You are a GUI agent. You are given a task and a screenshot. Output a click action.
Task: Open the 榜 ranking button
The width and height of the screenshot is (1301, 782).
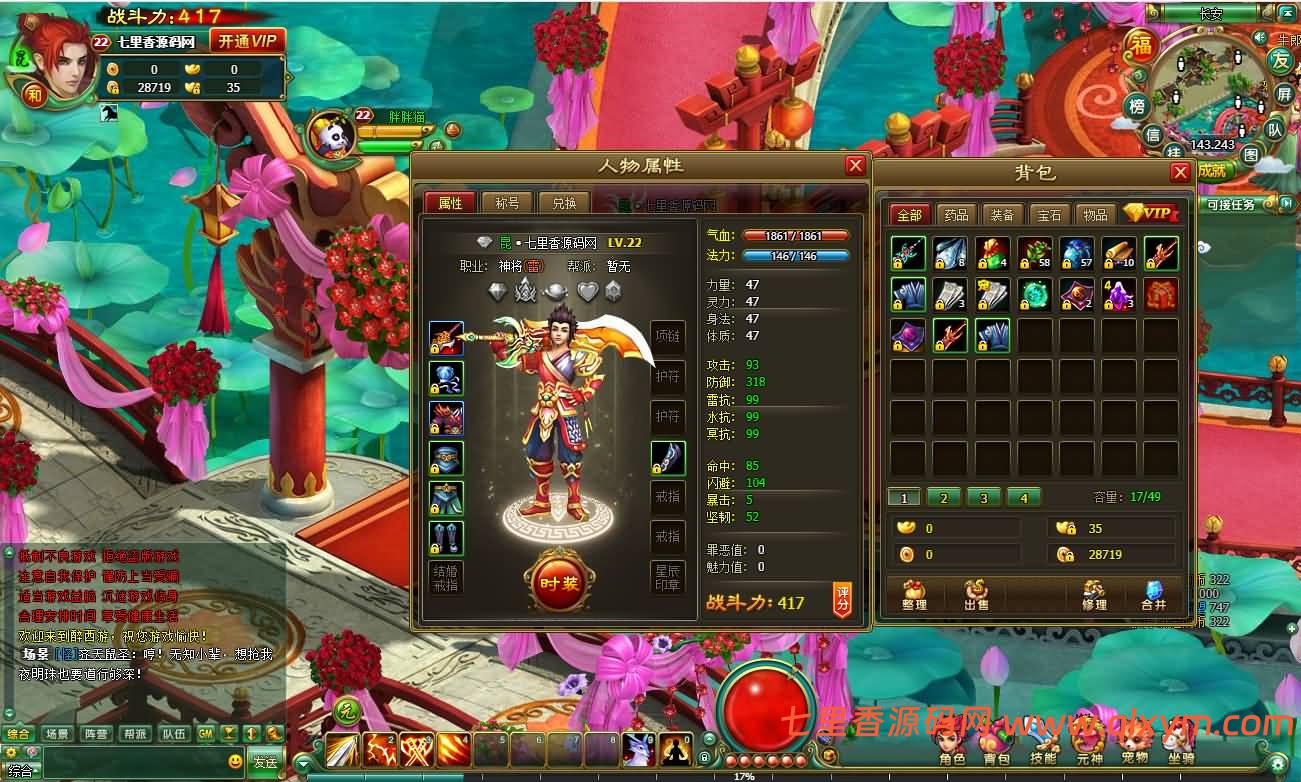(1137, 106)
